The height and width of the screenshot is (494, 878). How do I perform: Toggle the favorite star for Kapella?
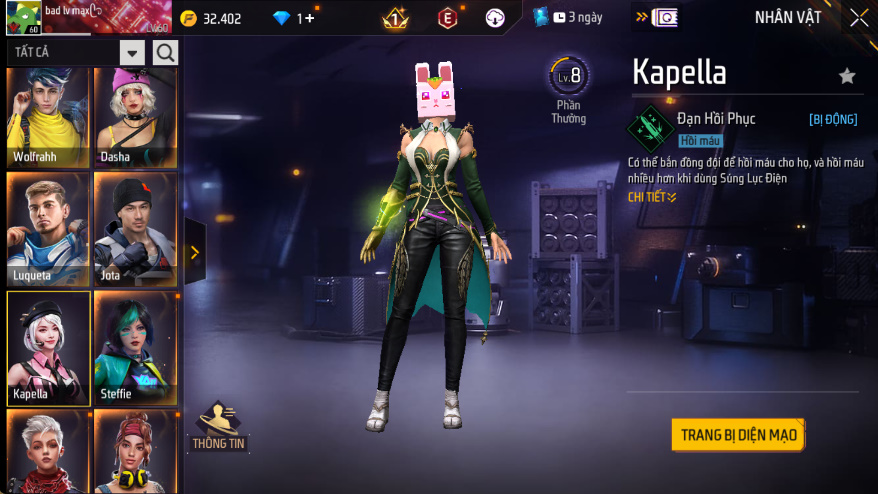[847, 76]
